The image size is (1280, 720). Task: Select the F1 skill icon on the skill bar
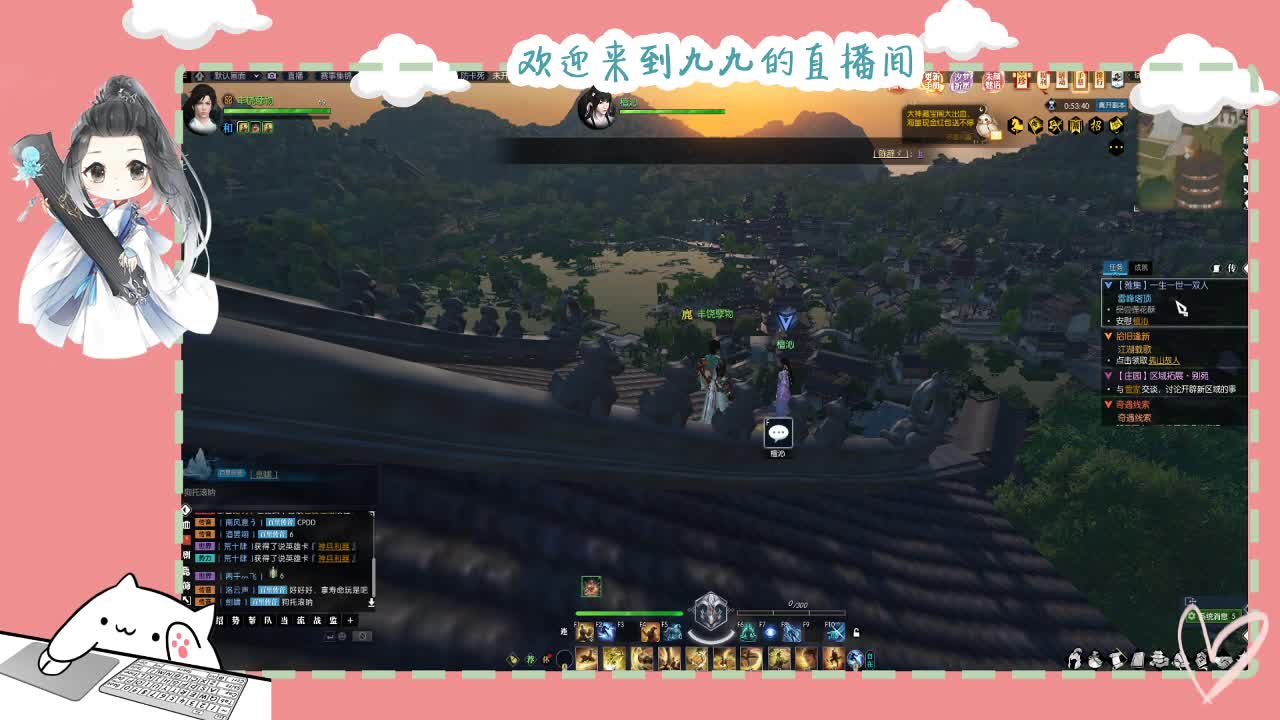(x=583, y=632)
